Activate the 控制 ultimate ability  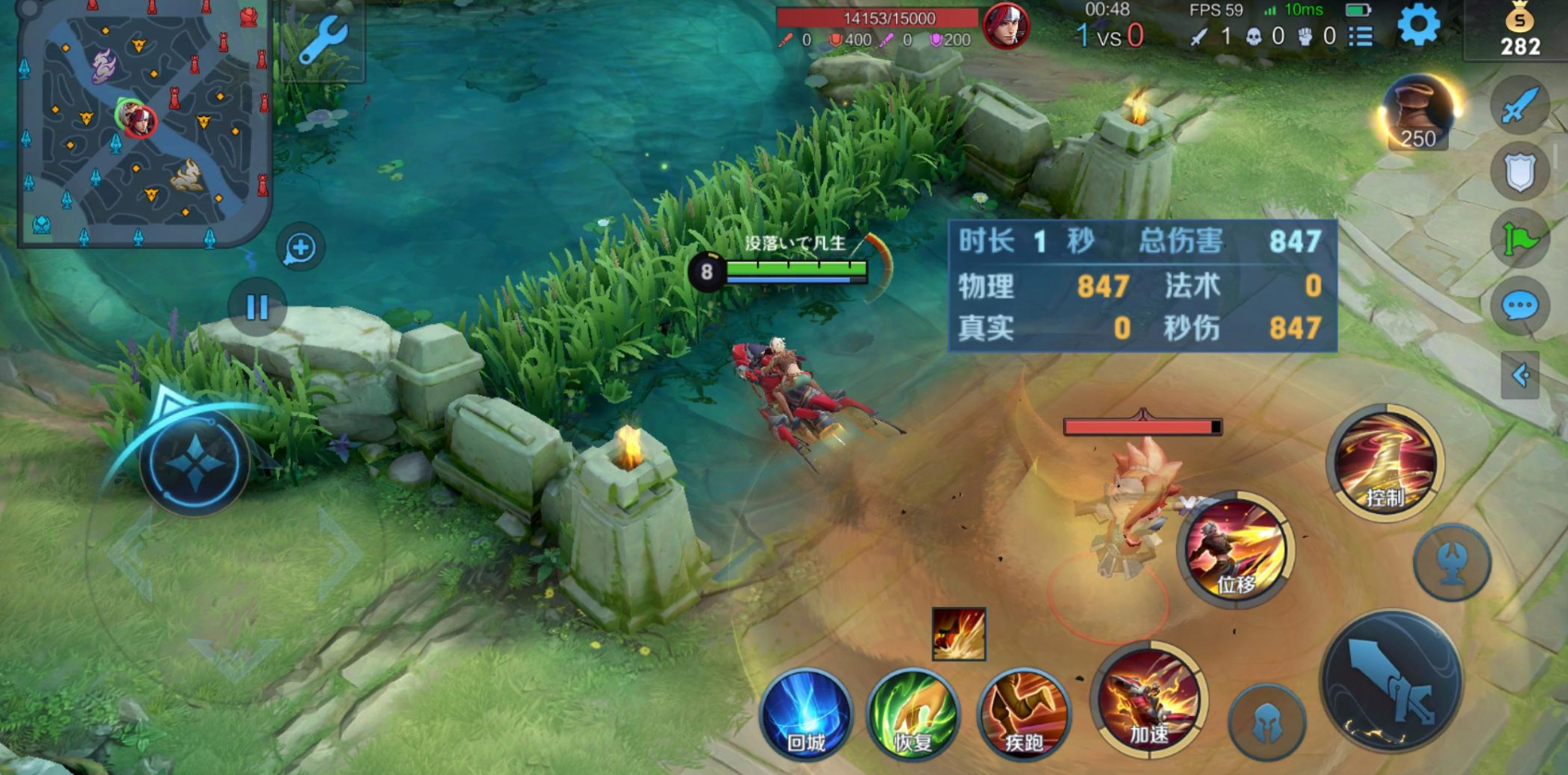(1384, 463)
